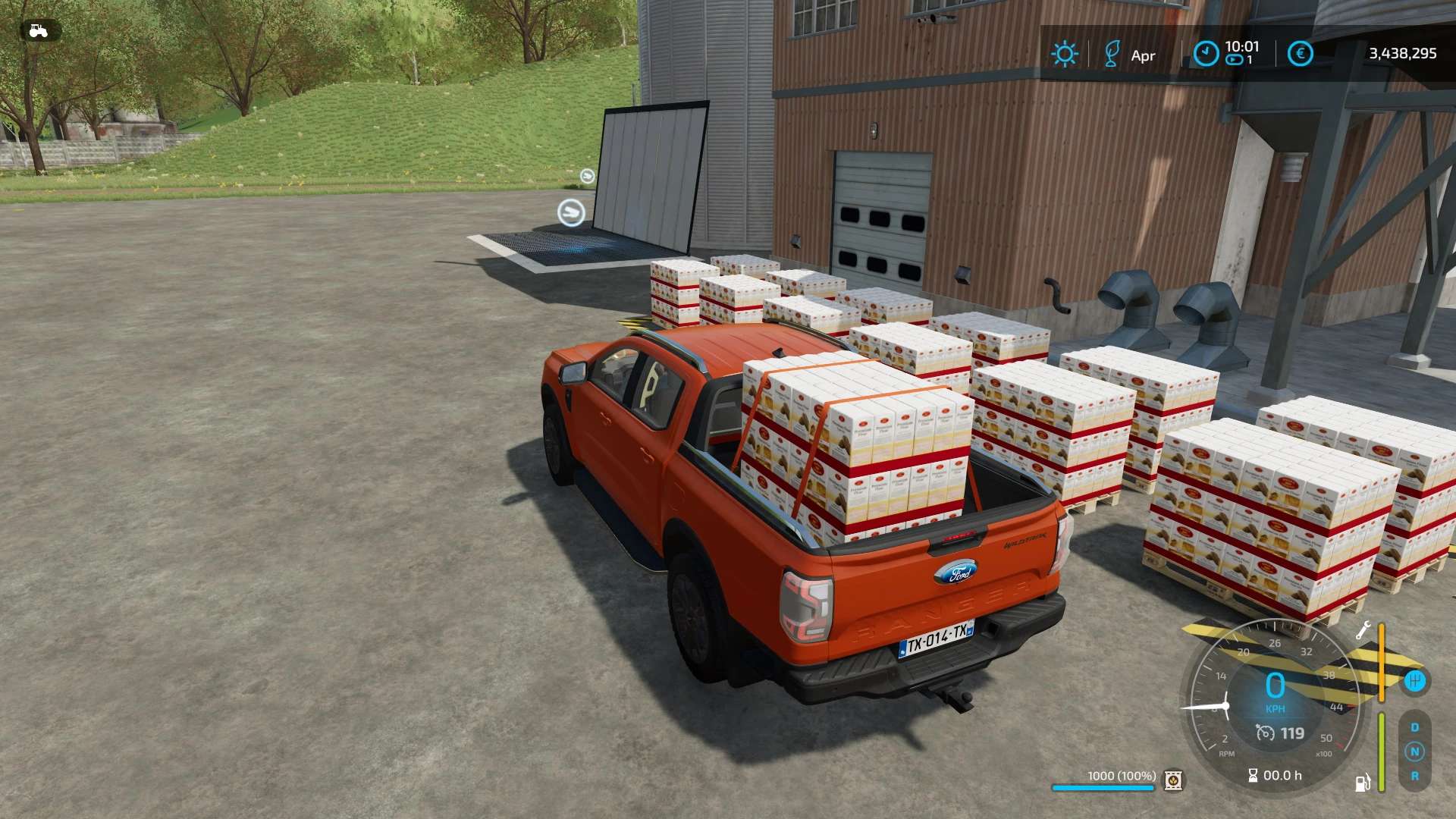
Task: Choose Reverse gear R
Action: tap(1414, 776)
